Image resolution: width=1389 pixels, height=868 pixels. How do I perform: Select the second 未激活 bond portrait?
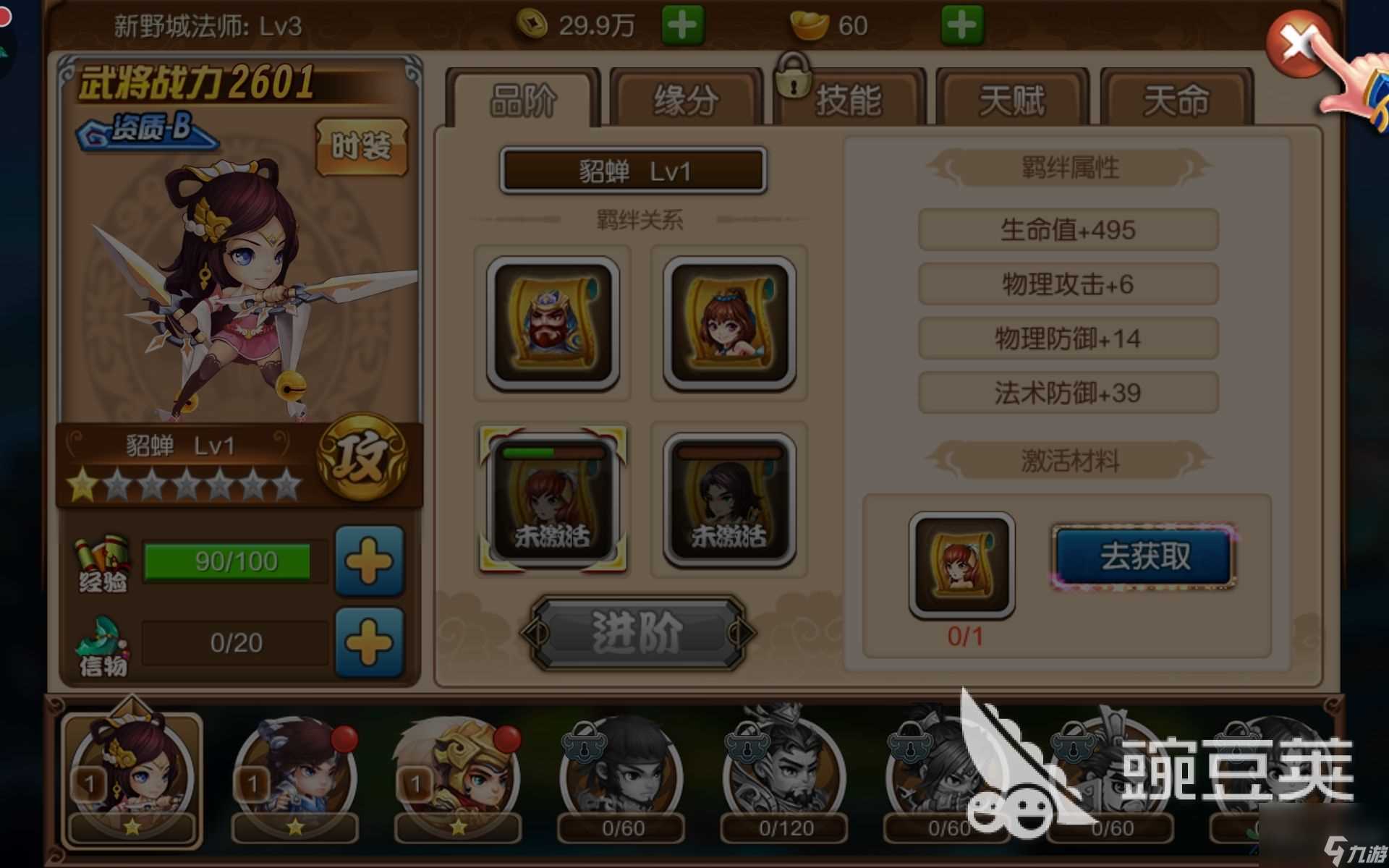point(731,498)
